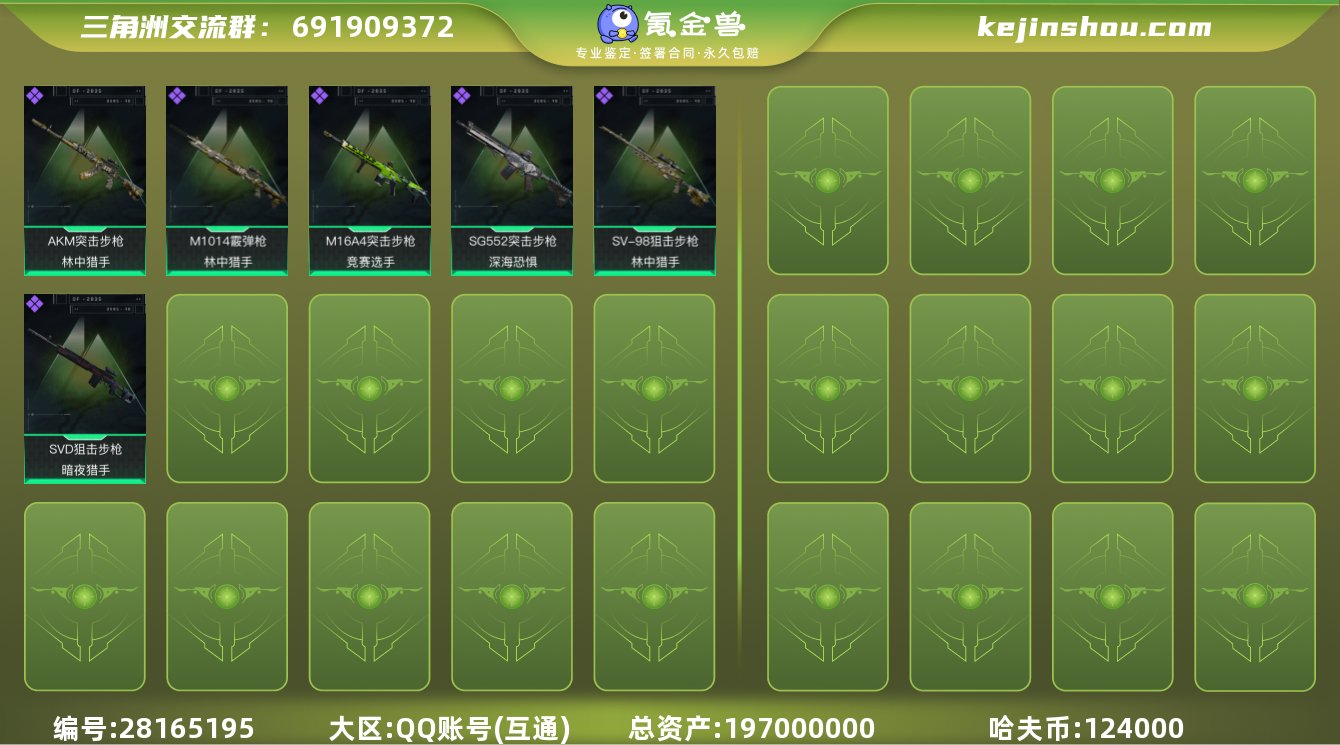Click the purple rarity badge on AKM突击步枪 card

(x=36, y=97)
